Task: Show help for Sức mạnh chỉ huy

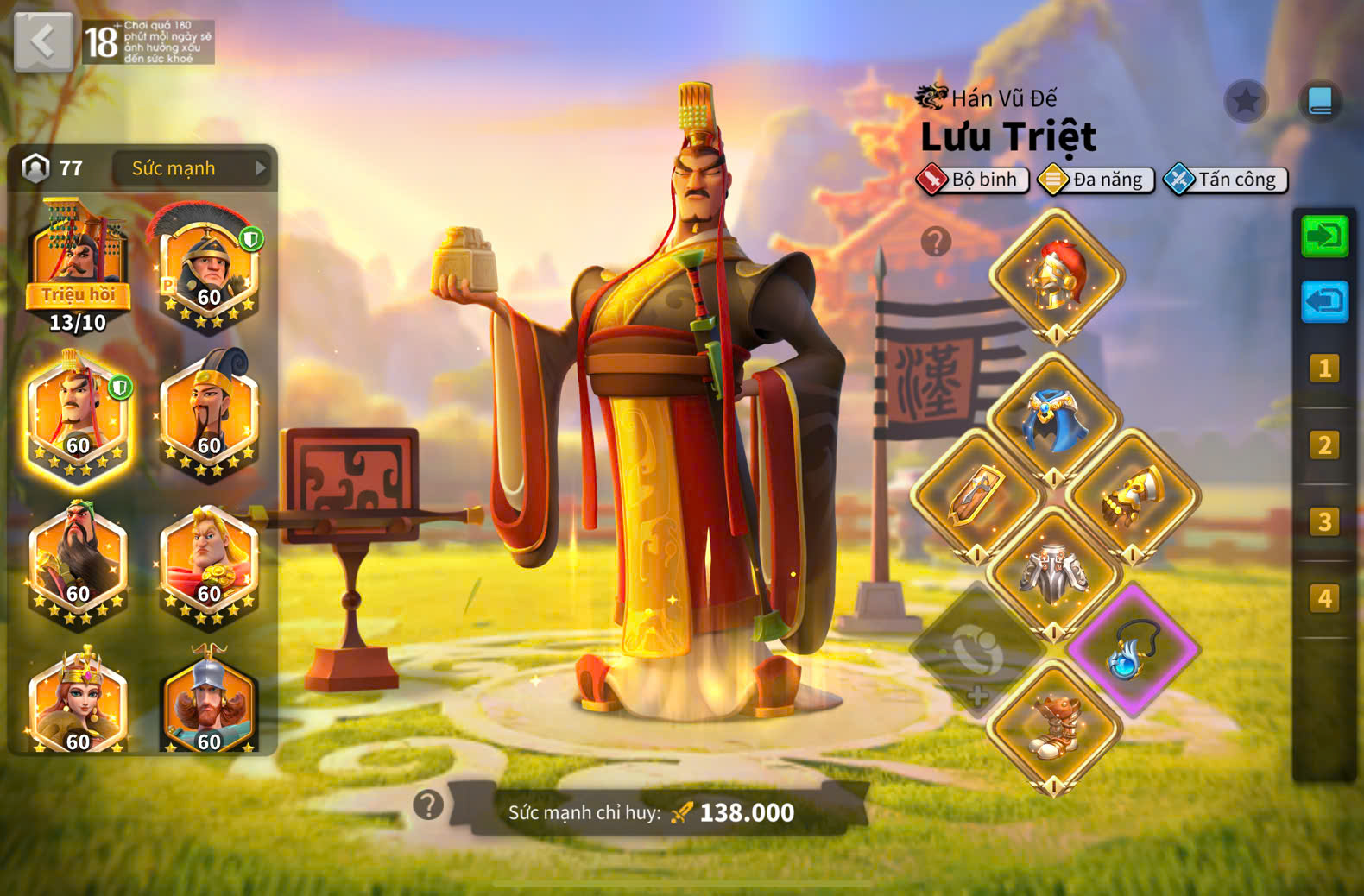Action: 428,805
